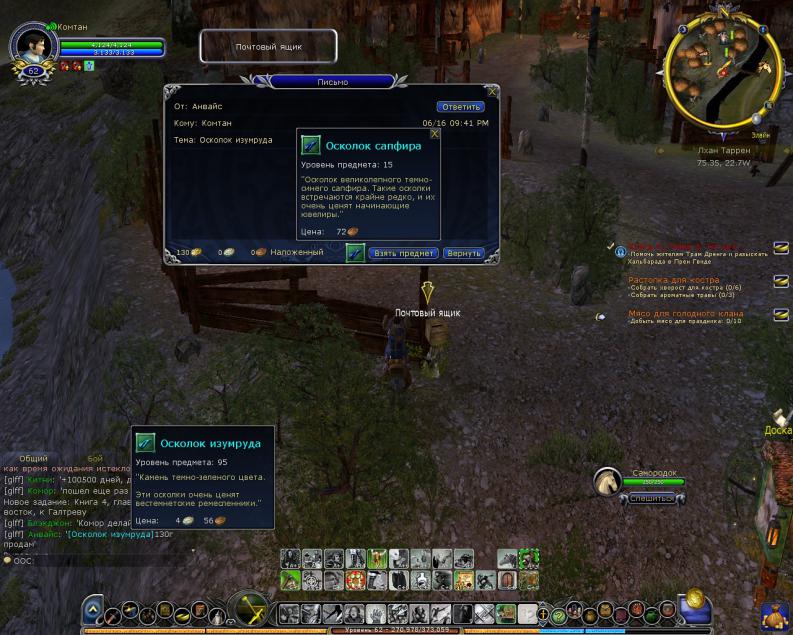Image resolution: width=793 pixels, height=635 pixels.
Task: Click the Контан player portrait
Action: pyautogui.click(x=32, y=45)
